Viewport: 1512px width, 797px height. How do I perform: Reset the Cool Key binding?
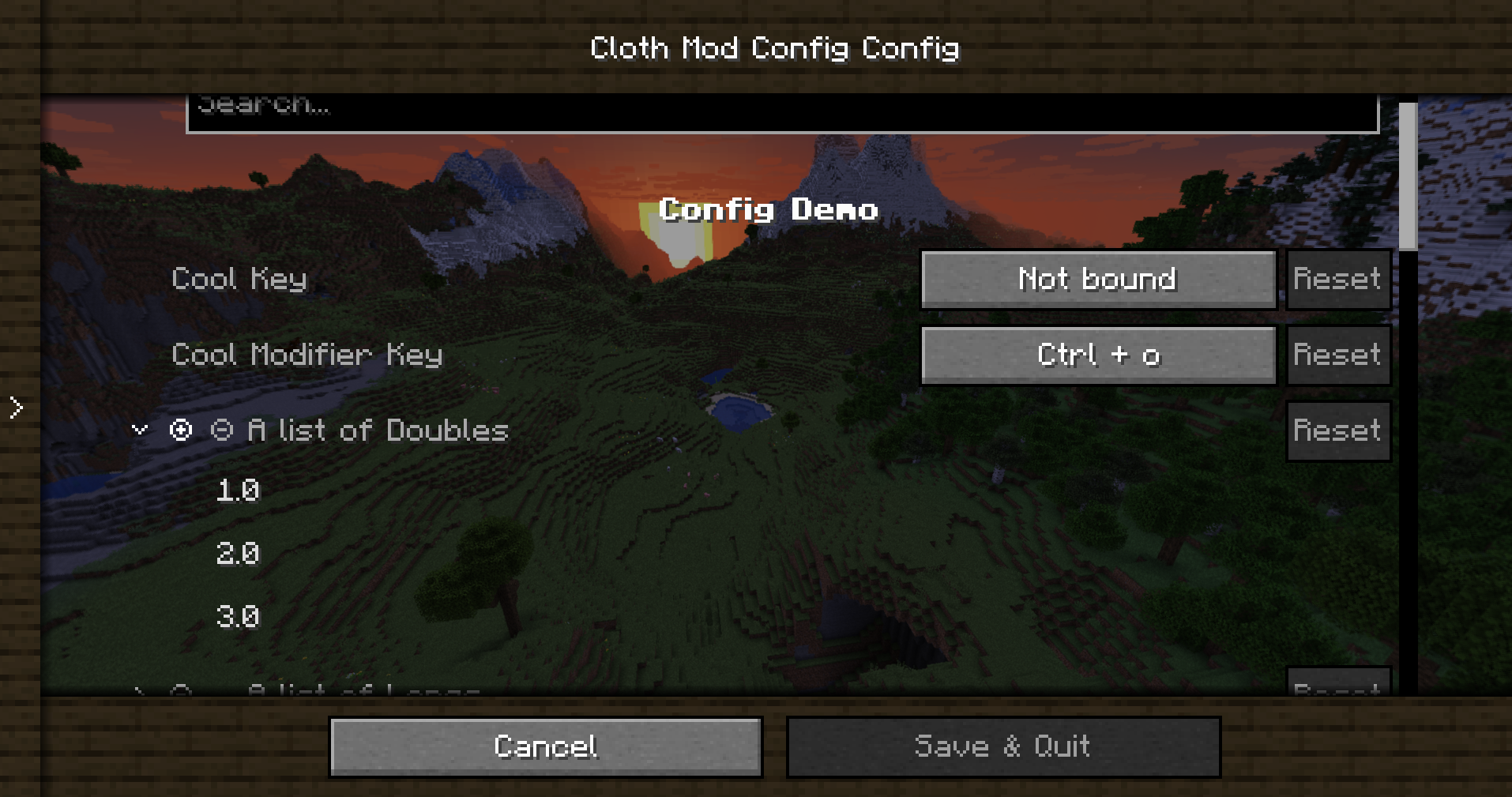coord(1337,279)
